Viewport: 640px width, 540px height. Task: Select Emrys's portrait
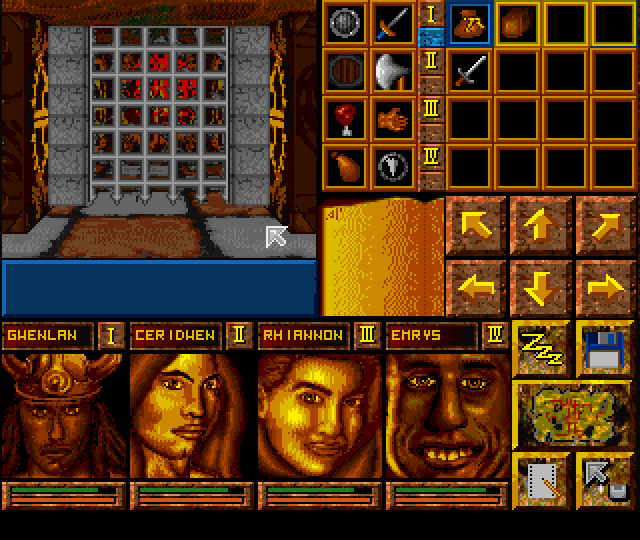[446, 415]
